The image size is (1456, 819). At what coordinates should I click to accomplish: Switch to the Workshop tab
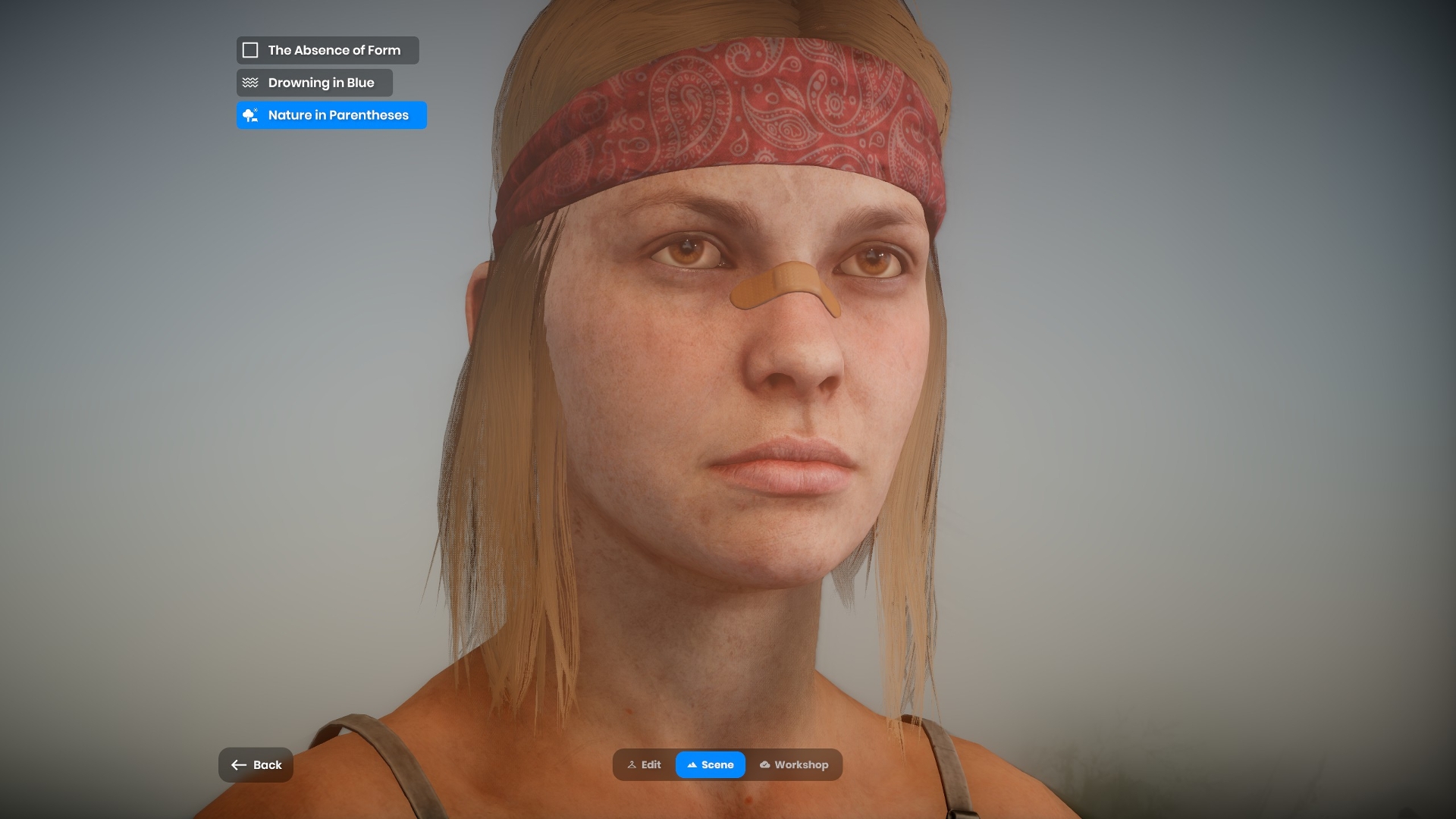tap(794, 765)
